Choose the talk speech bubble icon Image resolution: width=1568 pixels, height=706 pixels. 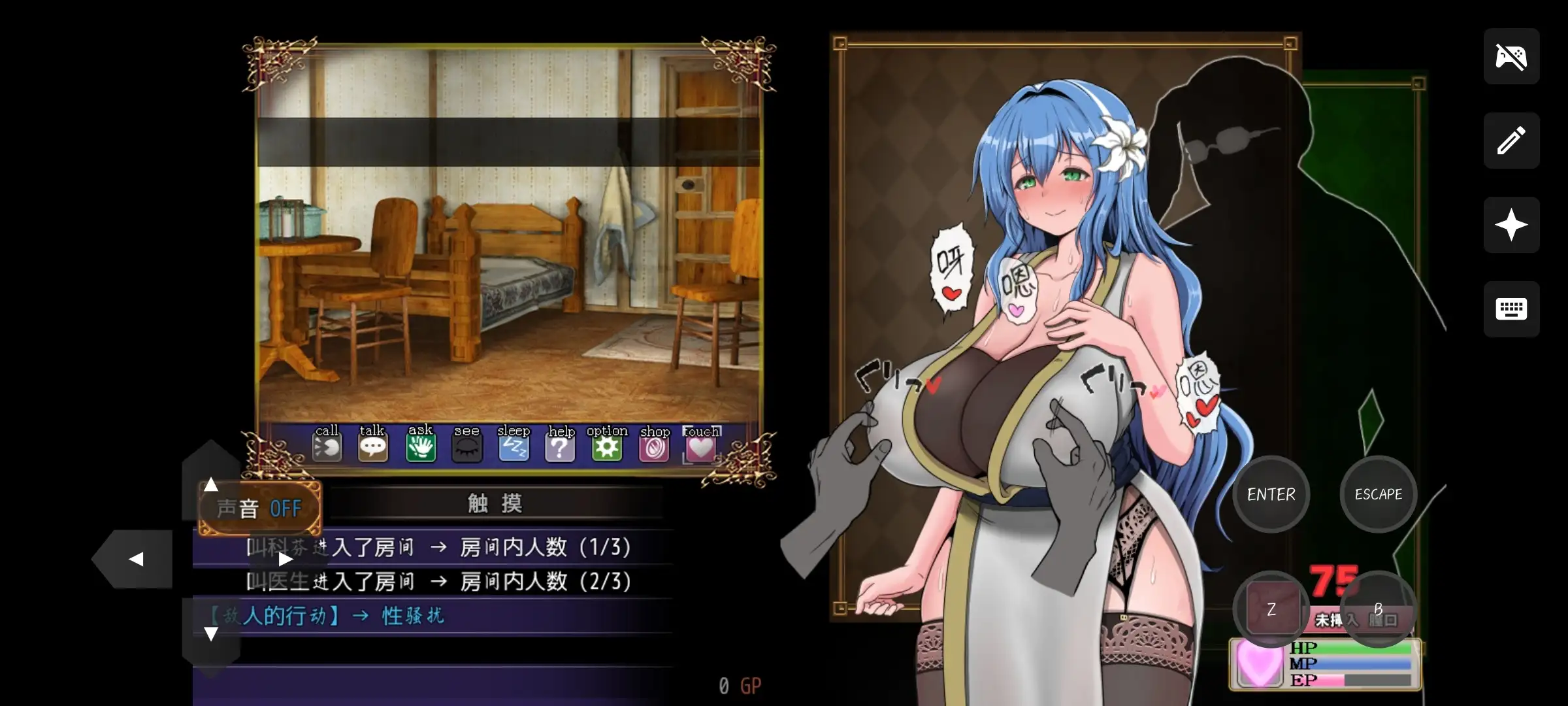[373, 447]
